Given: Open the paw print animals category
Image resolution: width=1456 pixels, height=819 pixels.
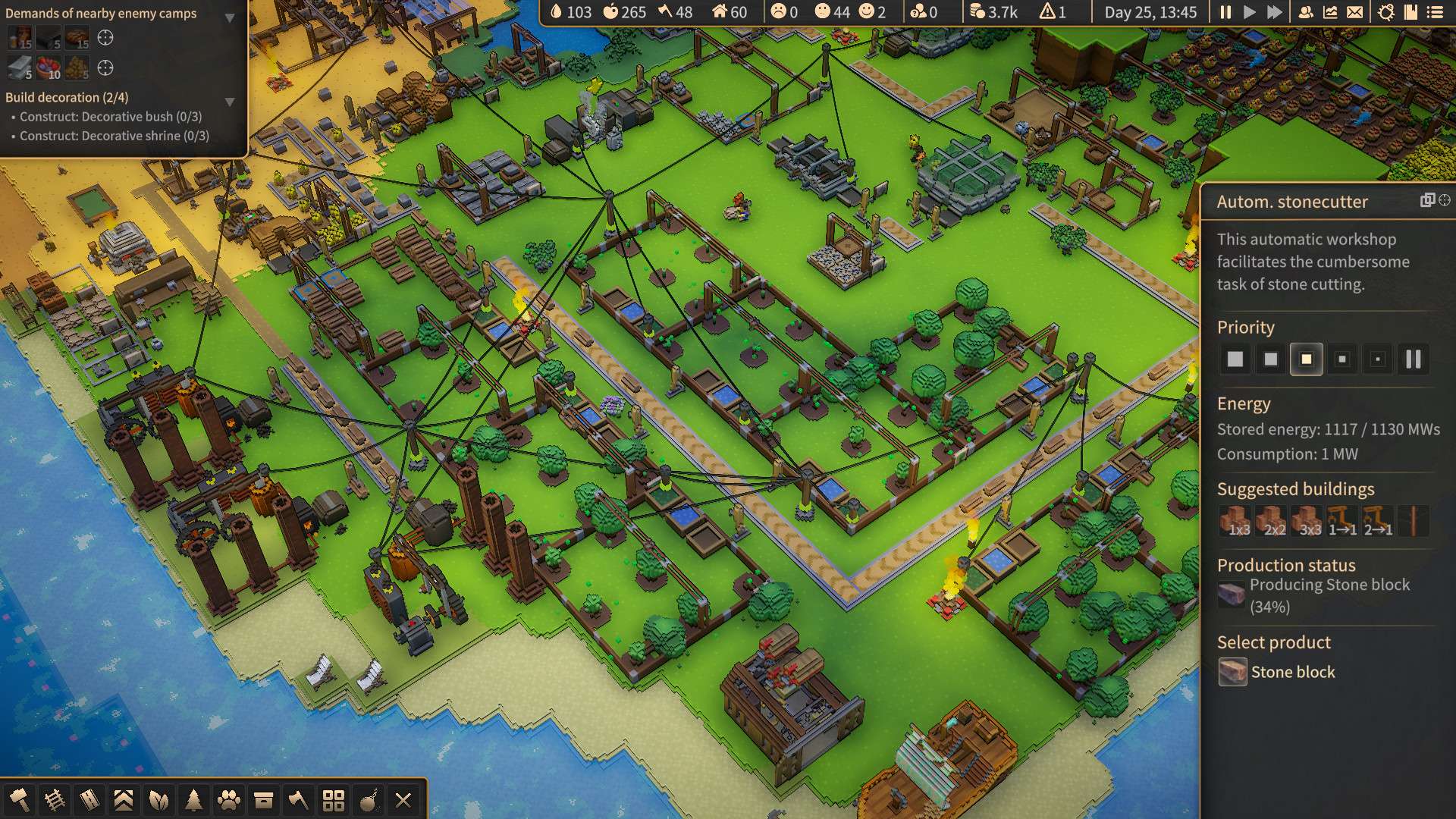Looking at the screenshot, I should click(x=228, y=799).
